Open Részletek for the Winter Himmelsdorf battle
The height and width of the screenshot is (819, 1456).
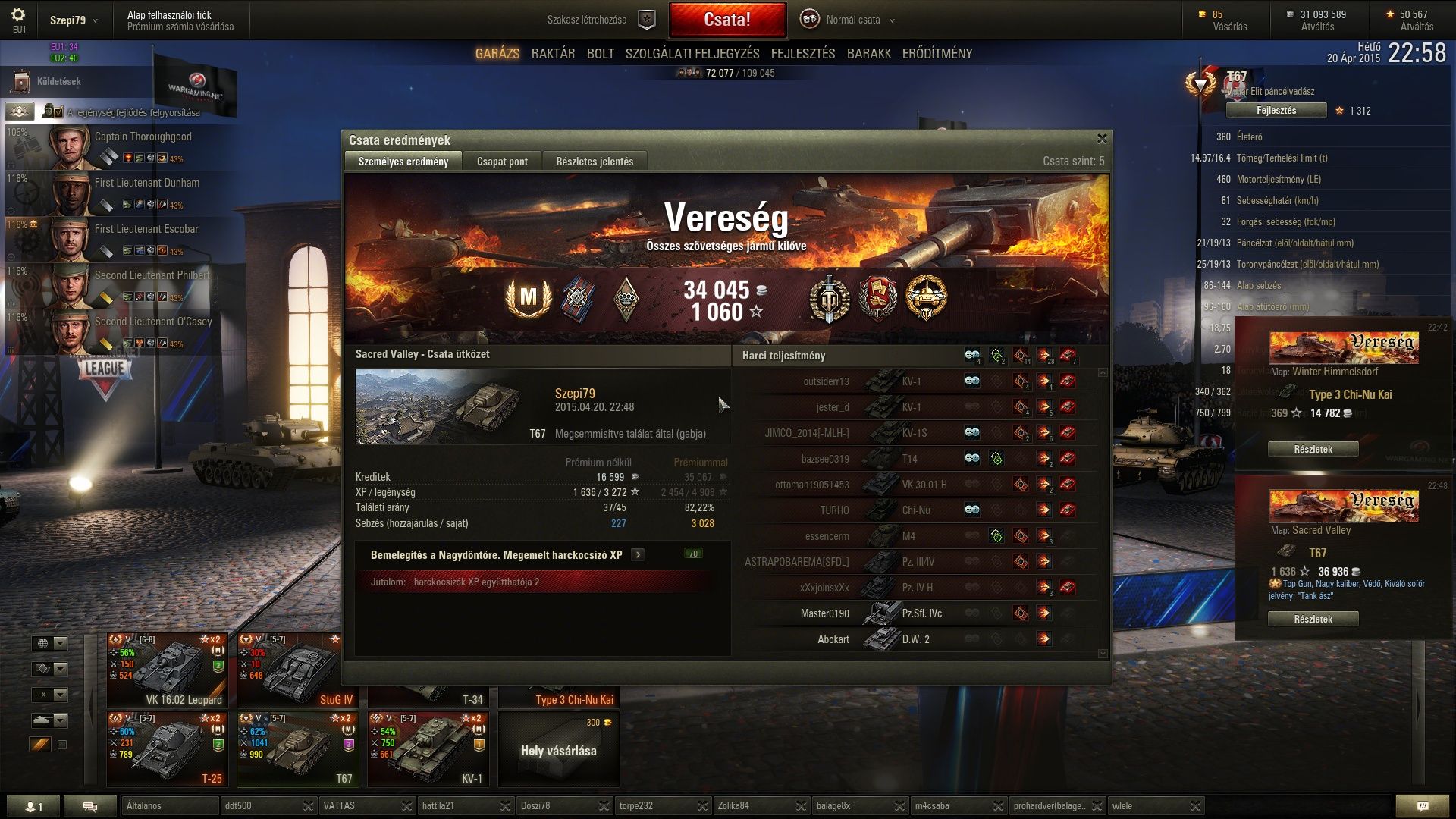(1313, 450)
